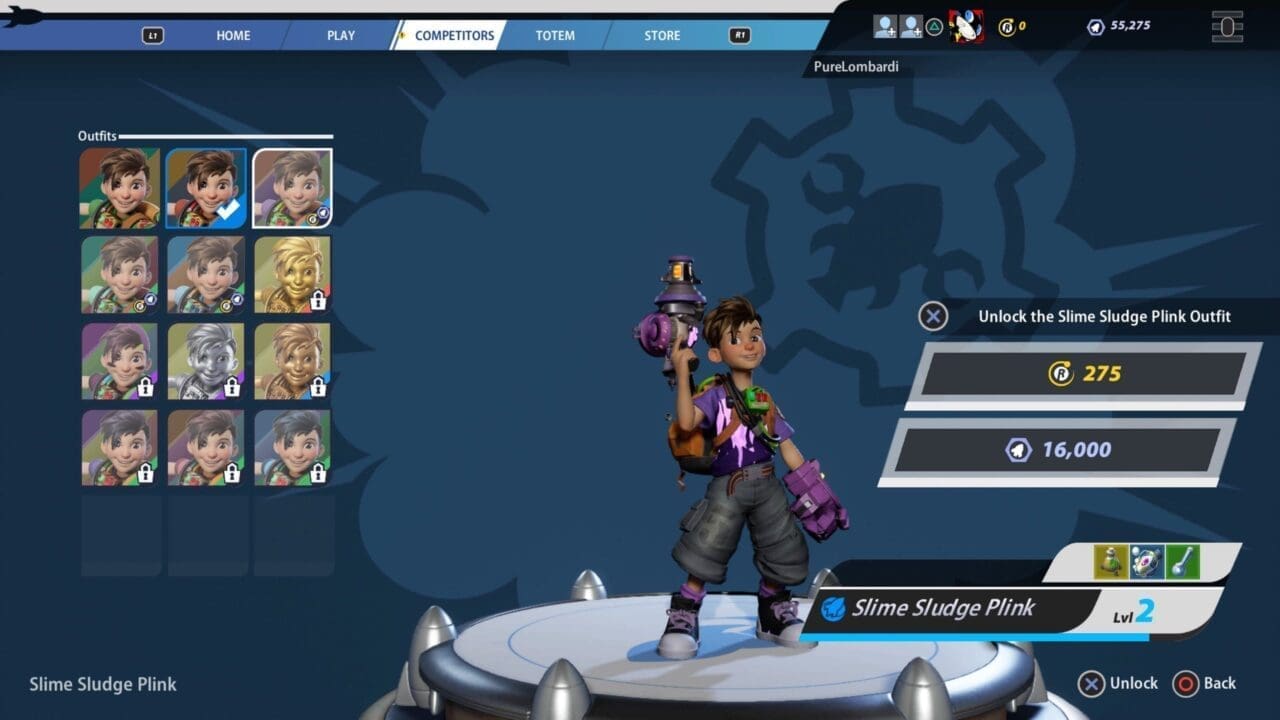Open the HOME tab
The width and height of the screenshot is (1280, 720).
point(233,35)
